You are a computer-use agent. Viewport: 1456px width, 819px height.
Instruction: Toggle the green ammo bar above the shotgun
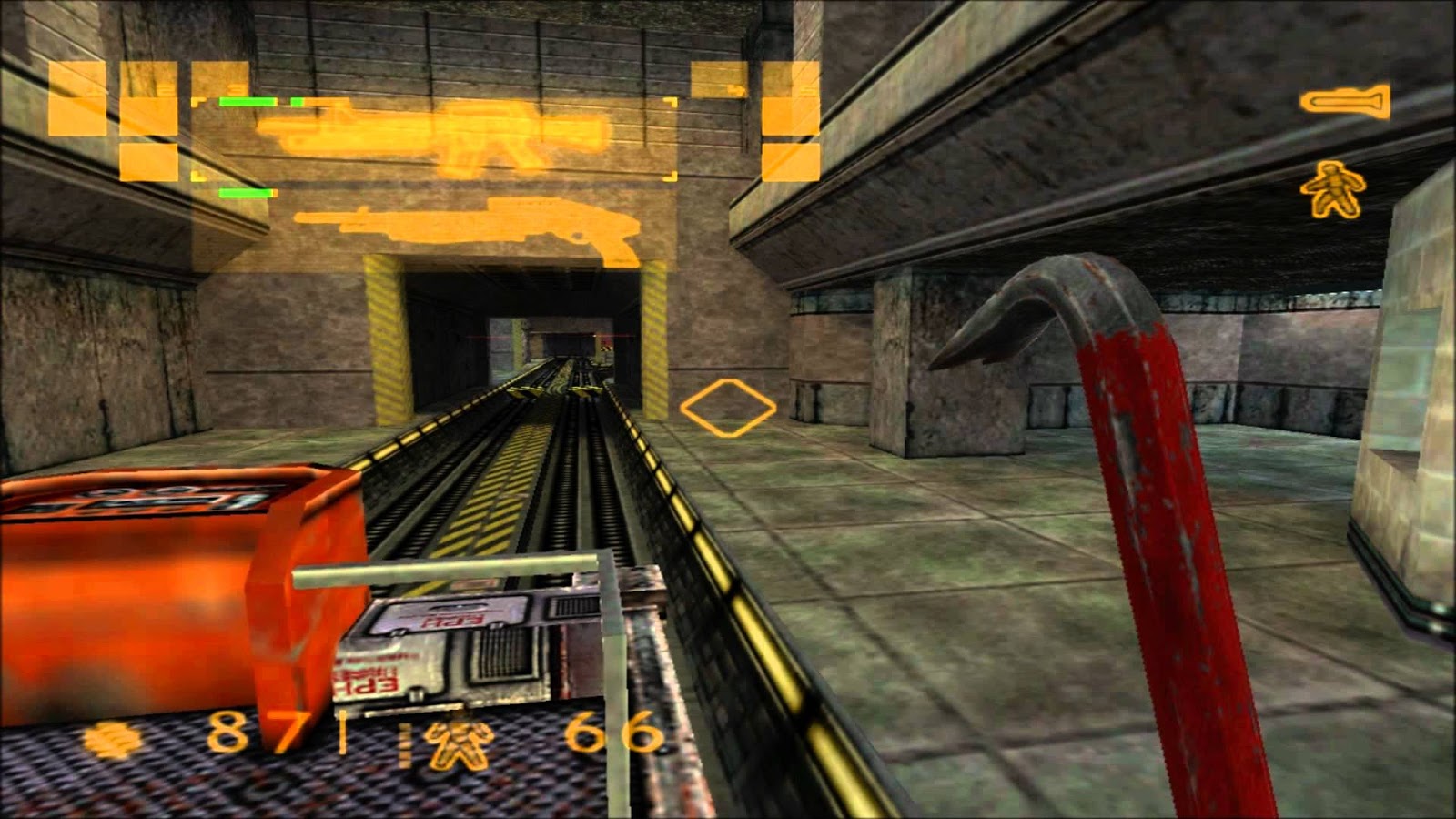[244, 193]
